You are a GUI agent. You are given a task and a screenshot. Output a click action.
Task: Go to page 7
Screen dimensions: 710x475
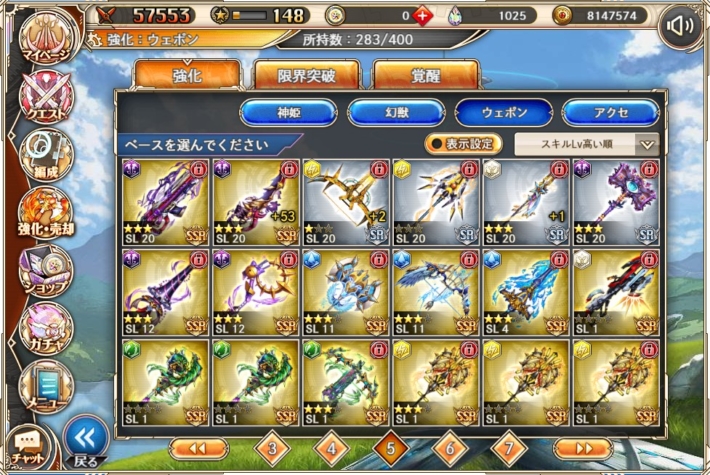coord(509,446)
